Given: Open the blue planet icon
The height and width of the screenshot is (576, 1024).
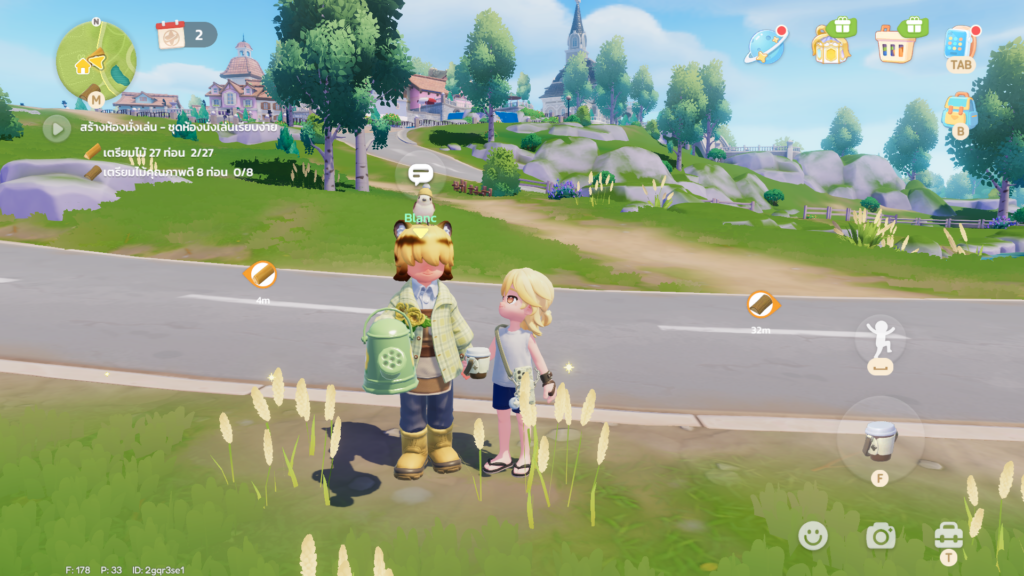Looking at the screenshot, I should coord(765,45).
